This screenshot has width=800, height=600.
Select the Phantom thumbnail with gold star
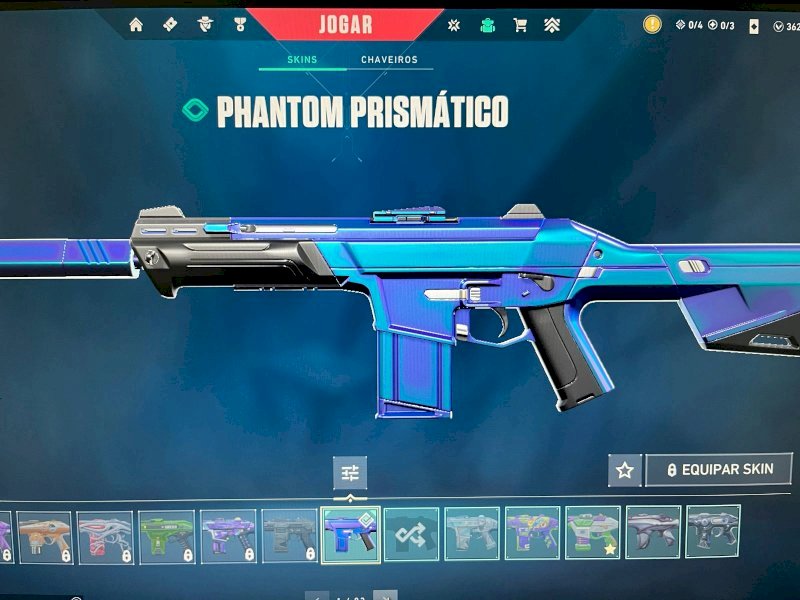click(592, 534)
